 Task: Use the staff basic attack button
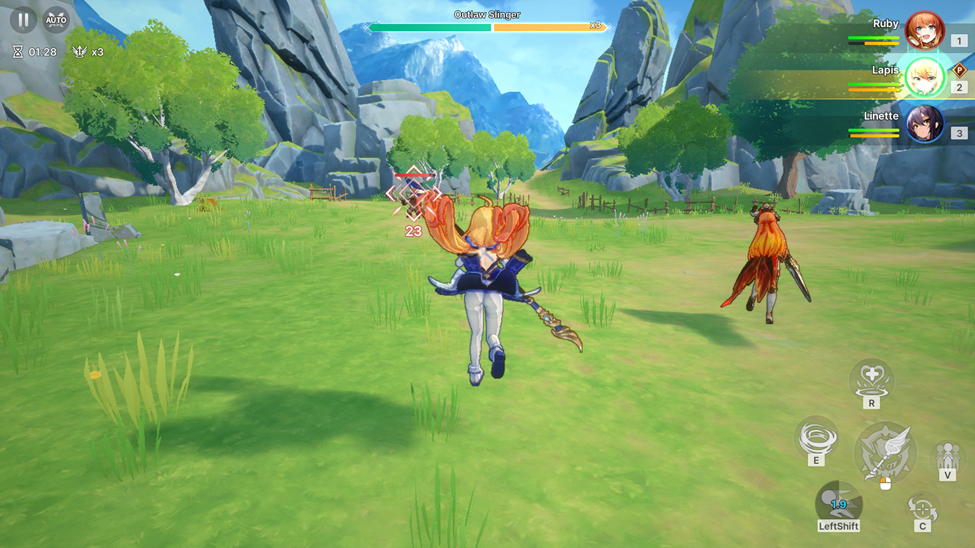pyautogui.click(x=885, y=452)
